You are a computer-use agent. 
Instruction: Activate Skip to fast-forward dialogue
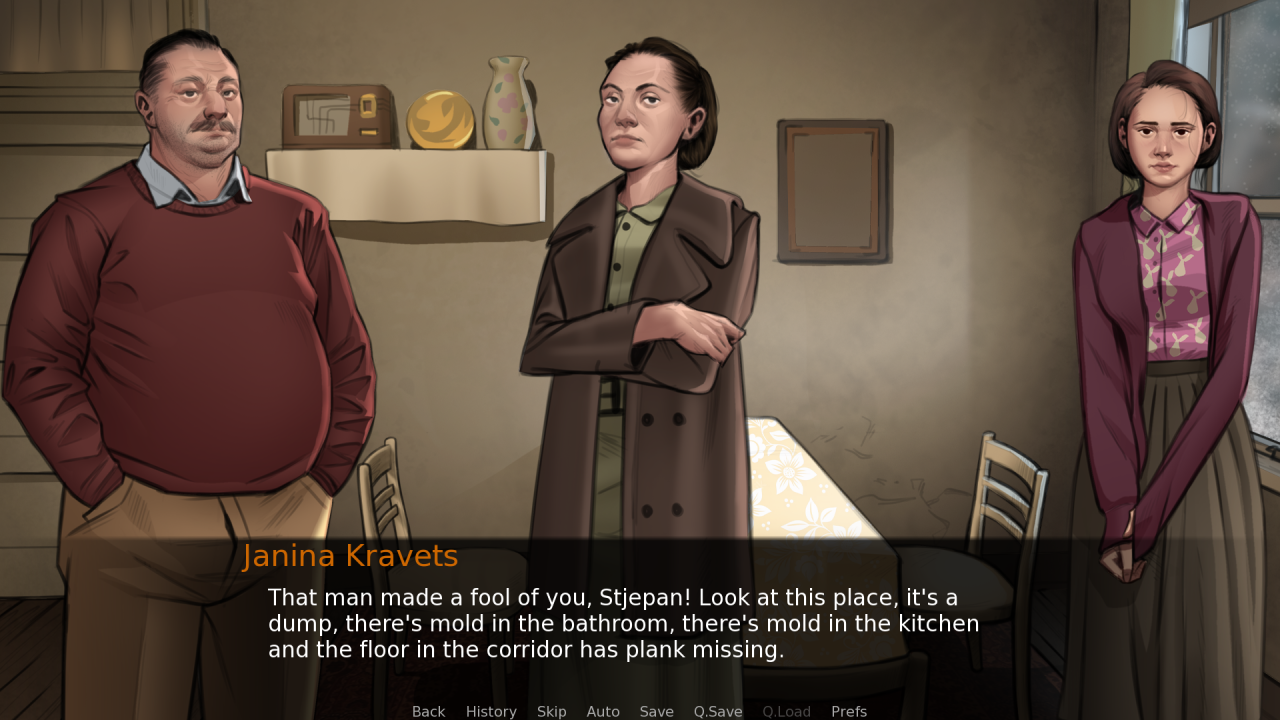tap(551, 711)
